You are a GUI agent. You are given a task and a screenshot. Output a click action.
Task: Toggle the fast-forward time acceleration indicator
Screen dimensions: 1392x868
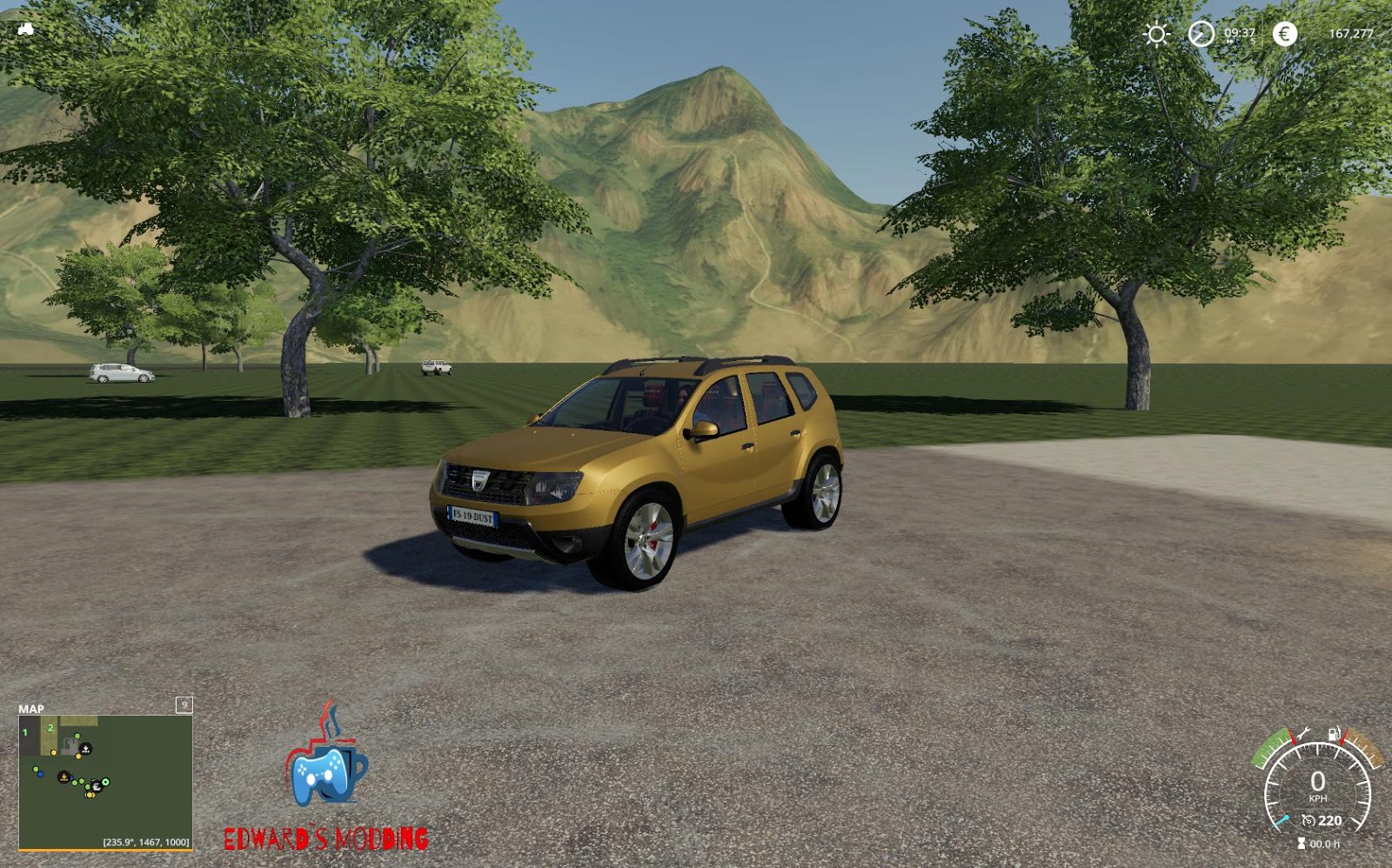click(1229, 41)
